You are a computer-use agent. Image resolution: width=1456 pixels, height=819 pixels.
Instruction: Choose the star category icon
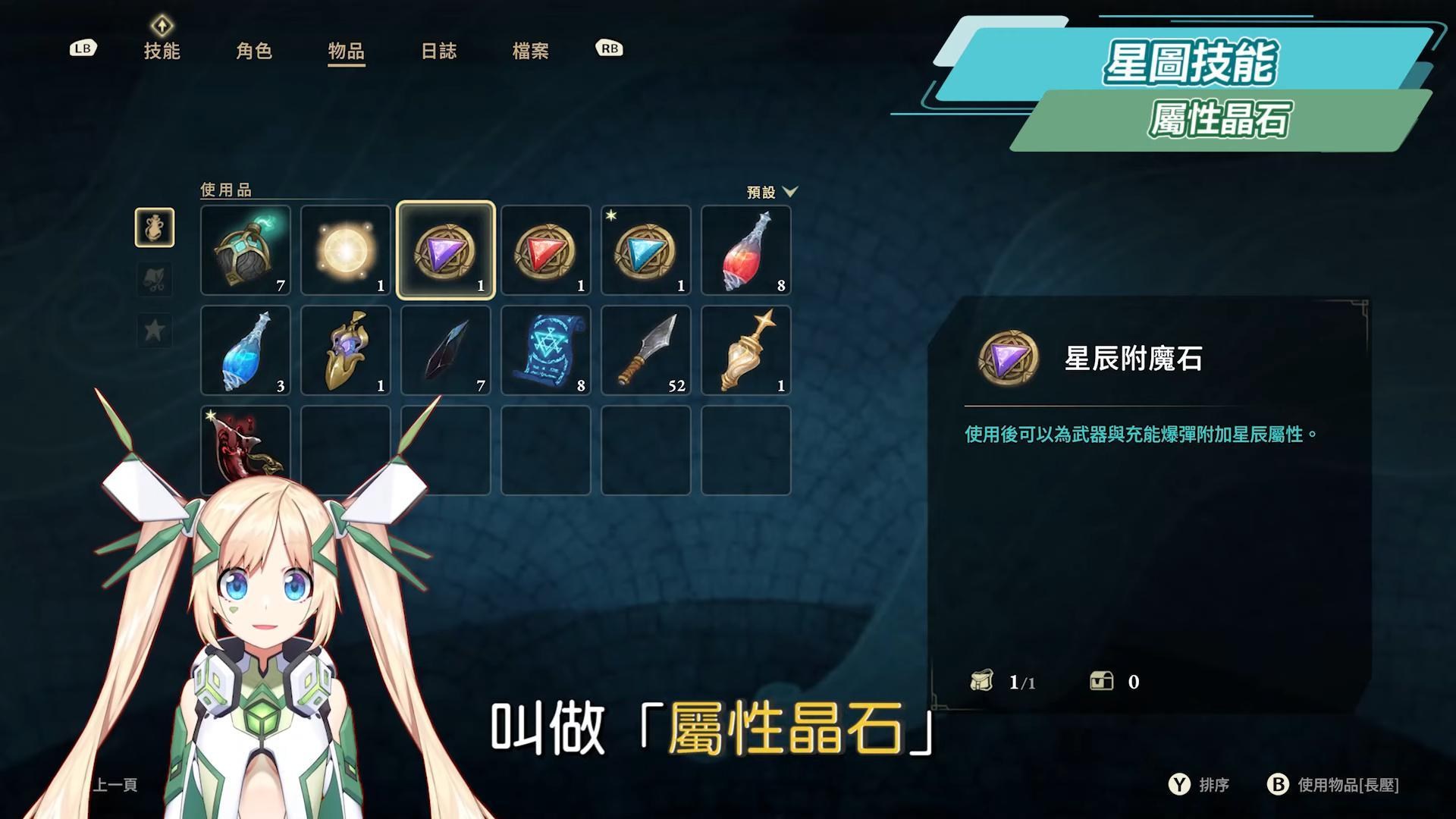(155, 331)
